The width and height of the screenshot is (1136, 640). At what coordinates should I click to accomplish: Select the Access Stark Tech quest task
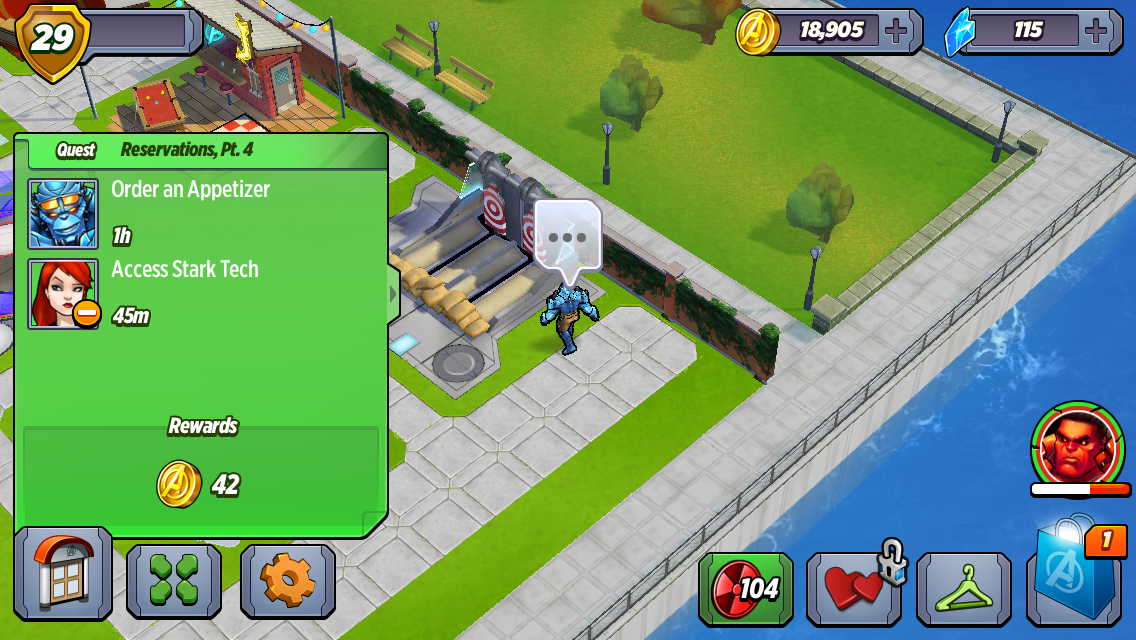click(185, 270)
